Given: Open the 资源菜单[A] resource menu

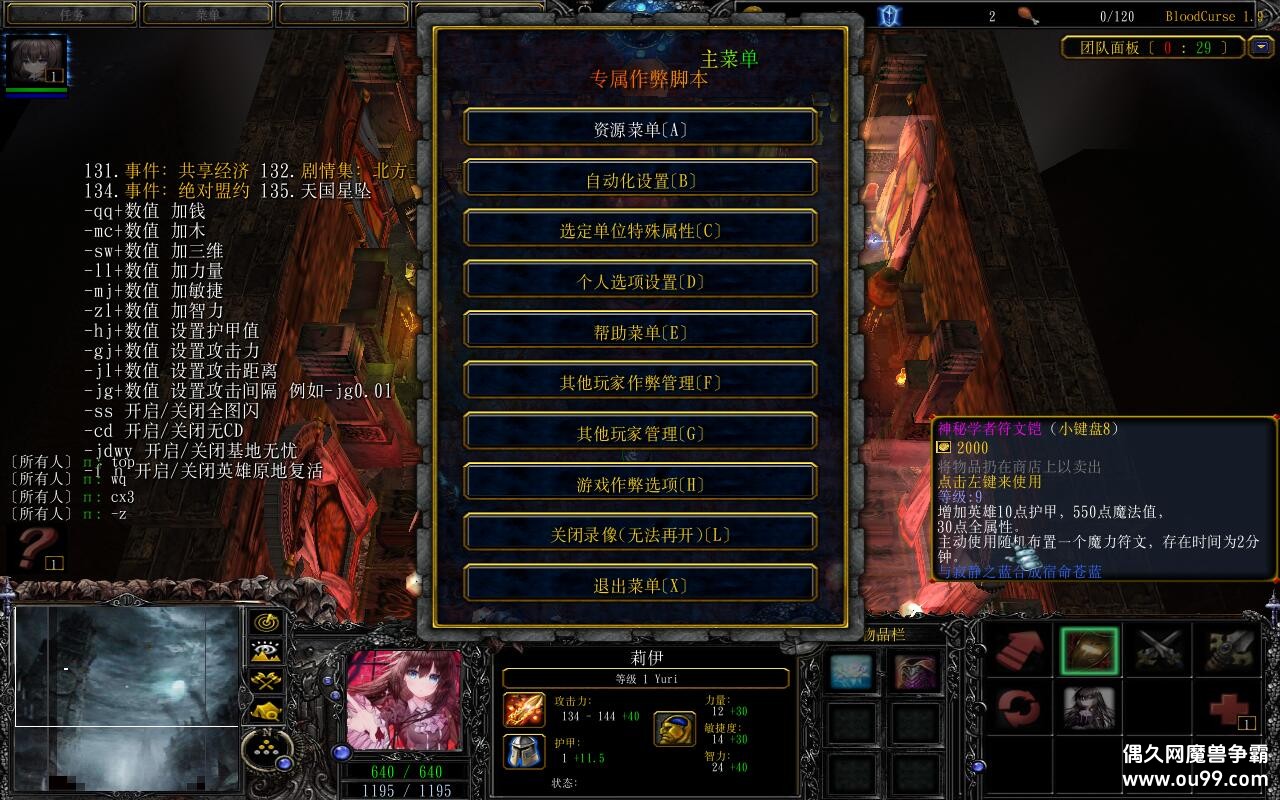Looking at the screenshot, I should [x=639, y=128].
